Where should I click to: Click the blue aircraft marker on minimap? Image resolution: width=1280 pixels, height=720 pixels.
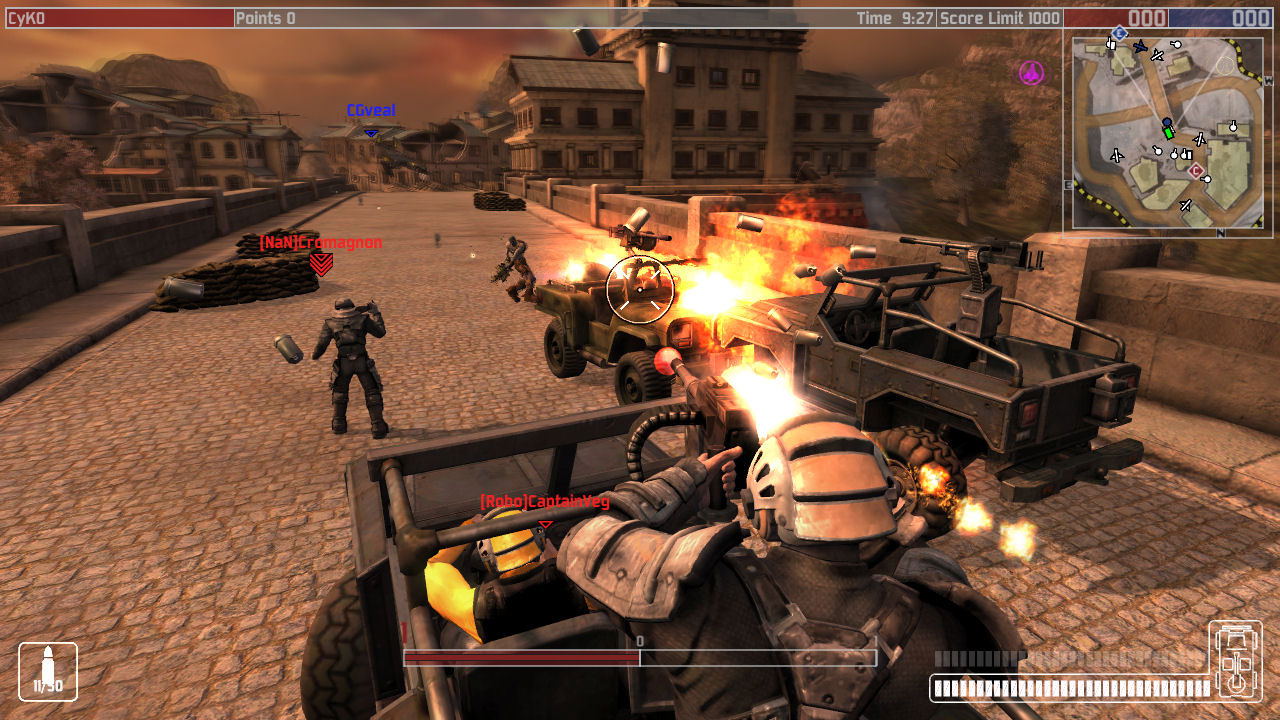tap(1139, 46)
